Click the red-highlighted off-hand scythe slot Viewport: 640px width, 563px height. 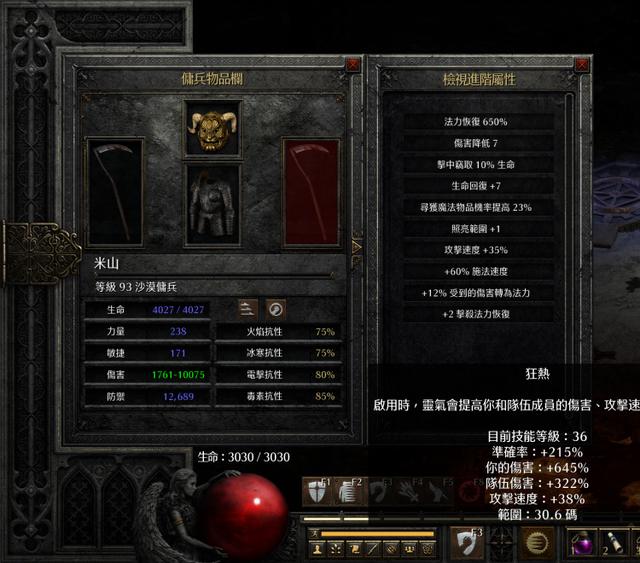click(x=312, y=191)
